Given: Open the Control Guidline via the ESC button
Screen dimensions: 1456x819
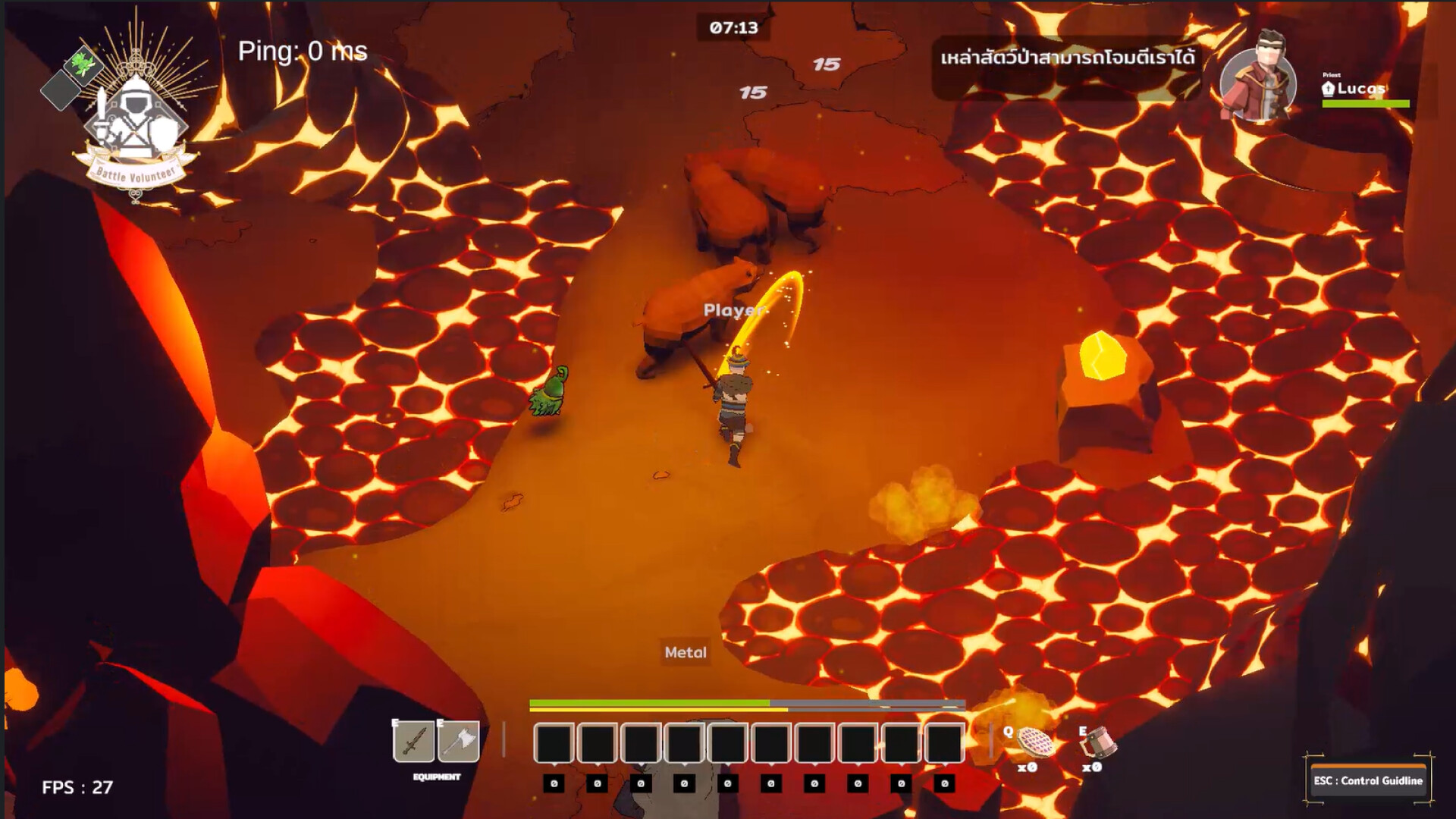Looking at the screenshot, I should [1369, 781].
